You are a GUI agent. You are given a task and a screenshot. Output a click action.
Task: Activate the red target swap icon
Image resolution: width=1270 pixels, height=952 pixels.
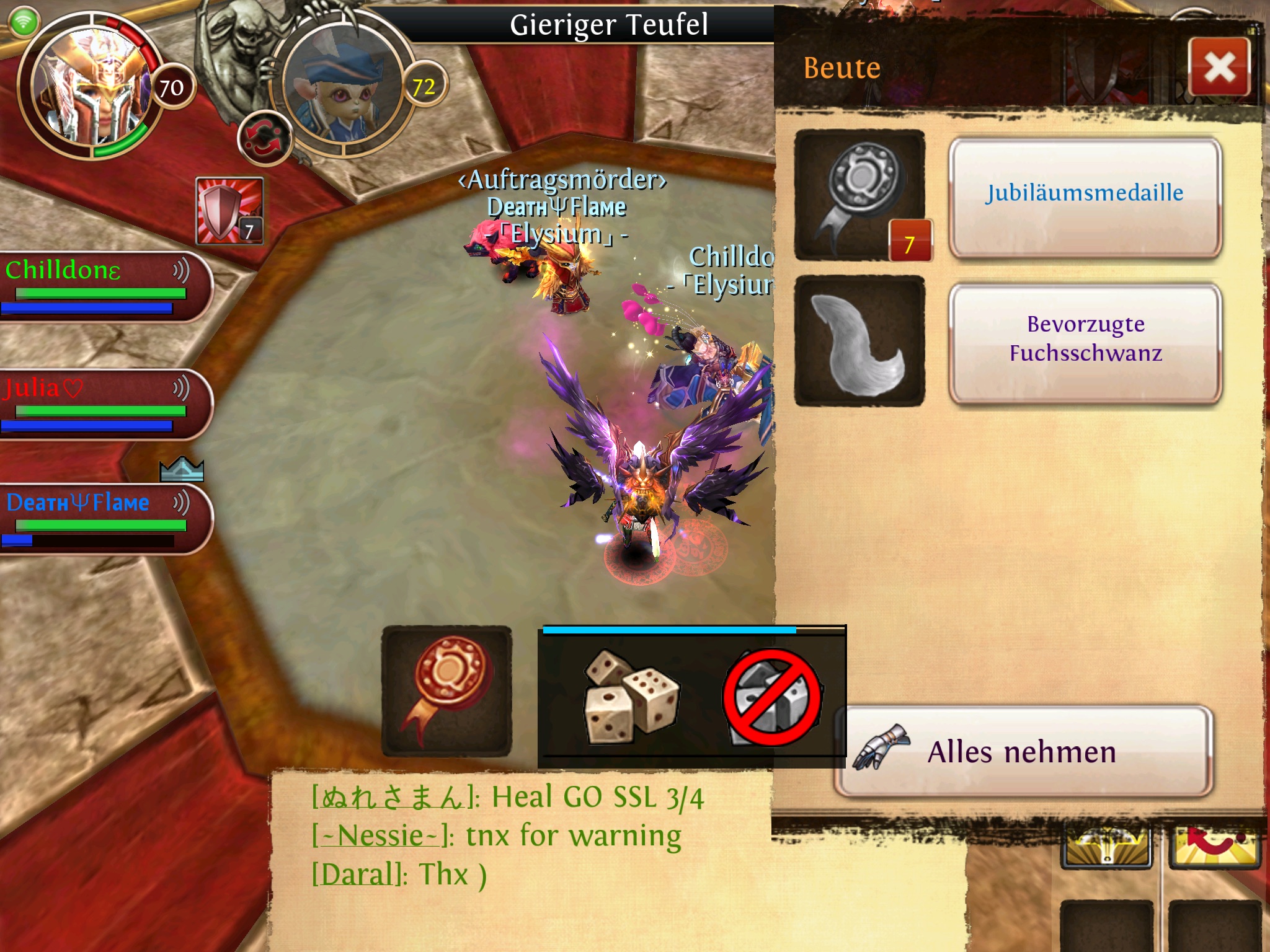point(265,139)
